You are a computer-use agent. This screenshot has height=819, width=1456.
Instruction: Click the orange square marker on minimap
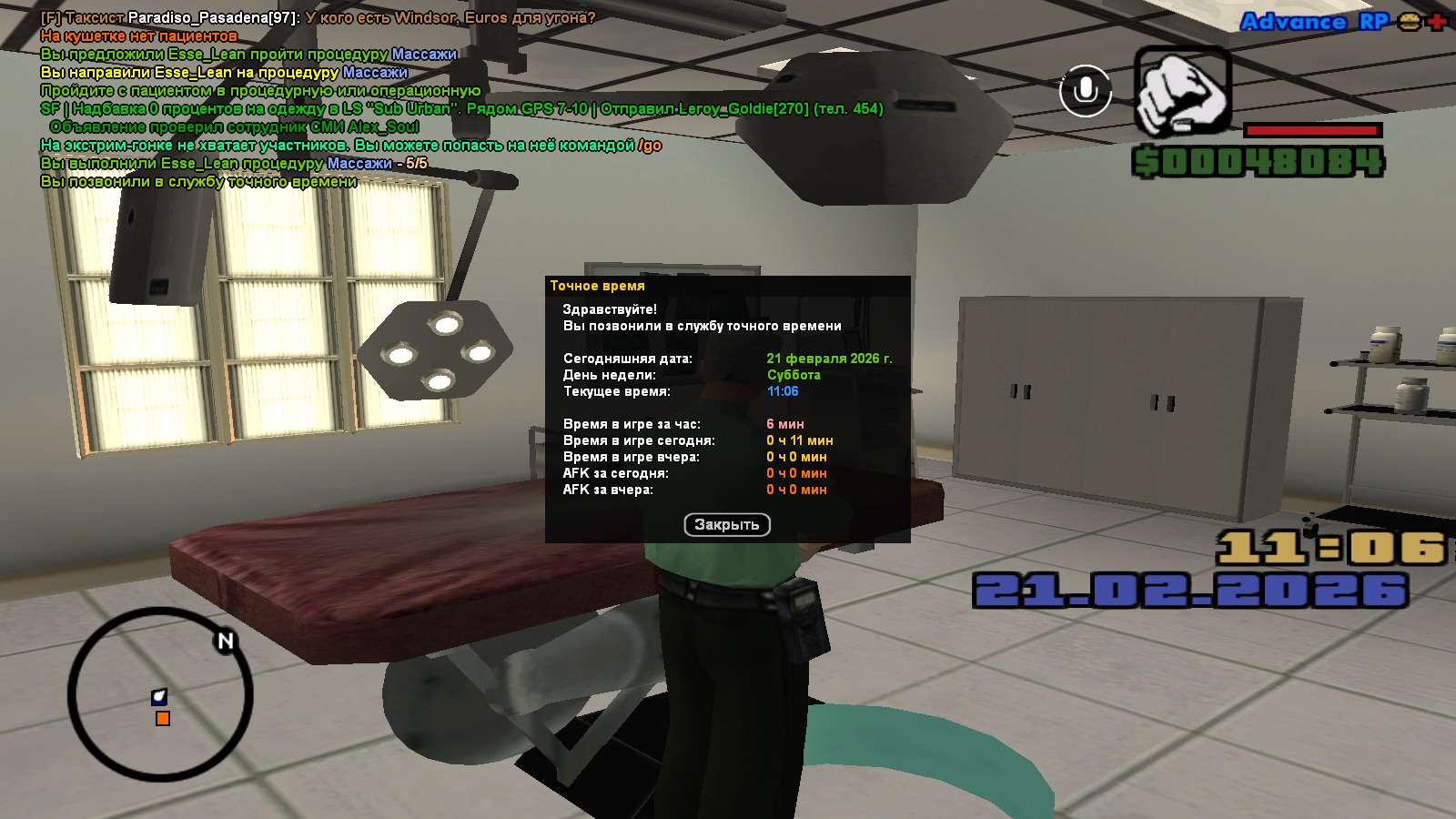(163, 719)
